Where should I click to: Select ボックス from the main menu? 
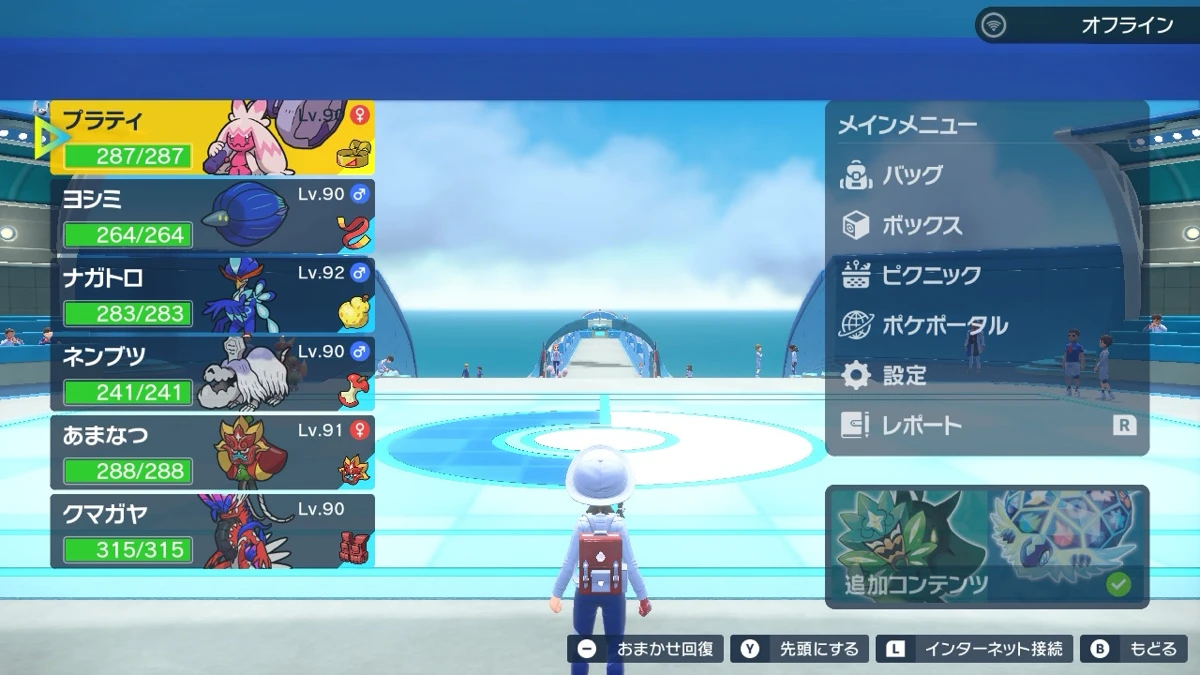(921, 225)
